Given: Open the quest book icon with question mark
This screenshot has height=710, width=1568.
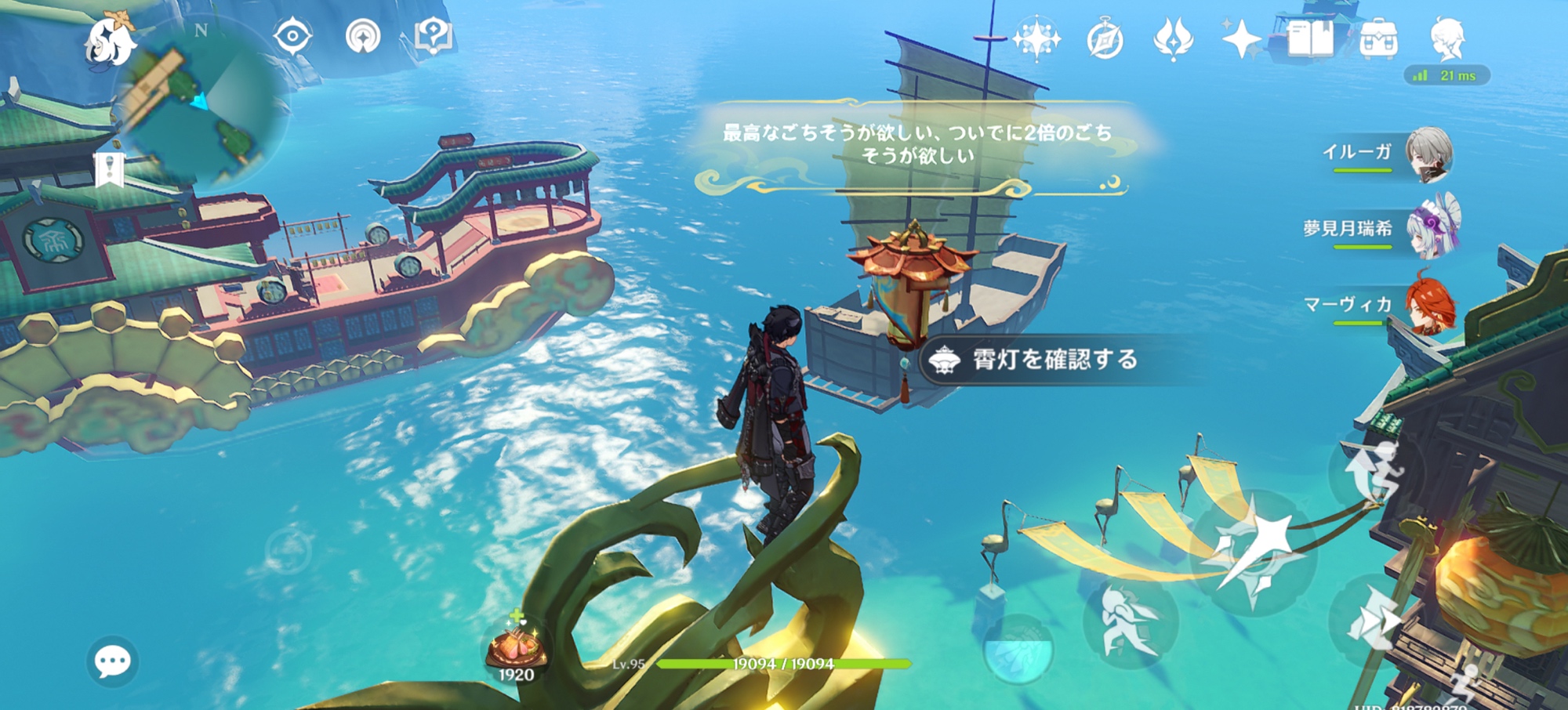Looking at the screenshot, I should [433, 36].
